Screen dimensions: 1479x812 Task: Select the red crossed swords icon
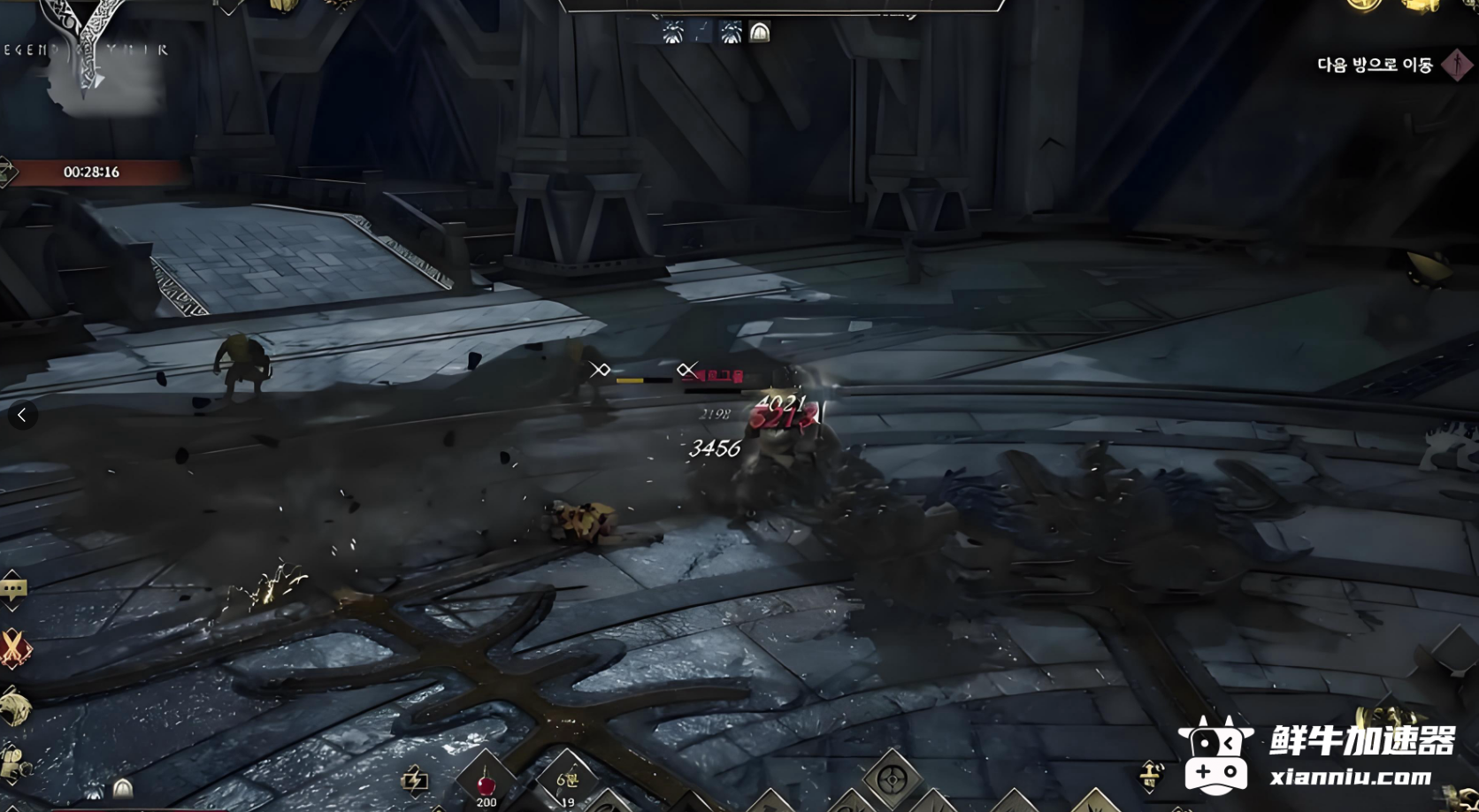coord(14,648)
